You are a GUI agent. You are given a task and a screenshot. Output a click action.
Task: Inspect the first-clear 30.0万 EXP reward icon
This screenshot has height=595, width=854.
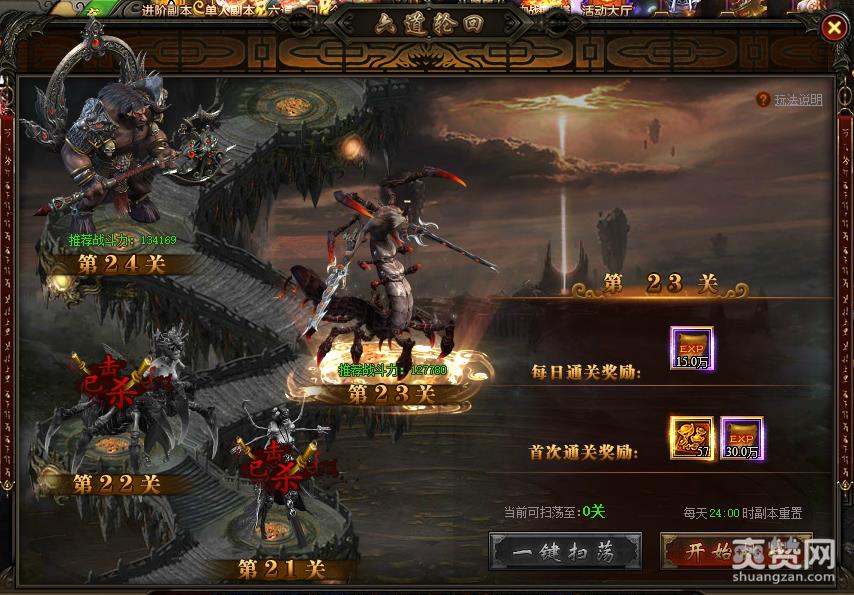tap(741, 438)
